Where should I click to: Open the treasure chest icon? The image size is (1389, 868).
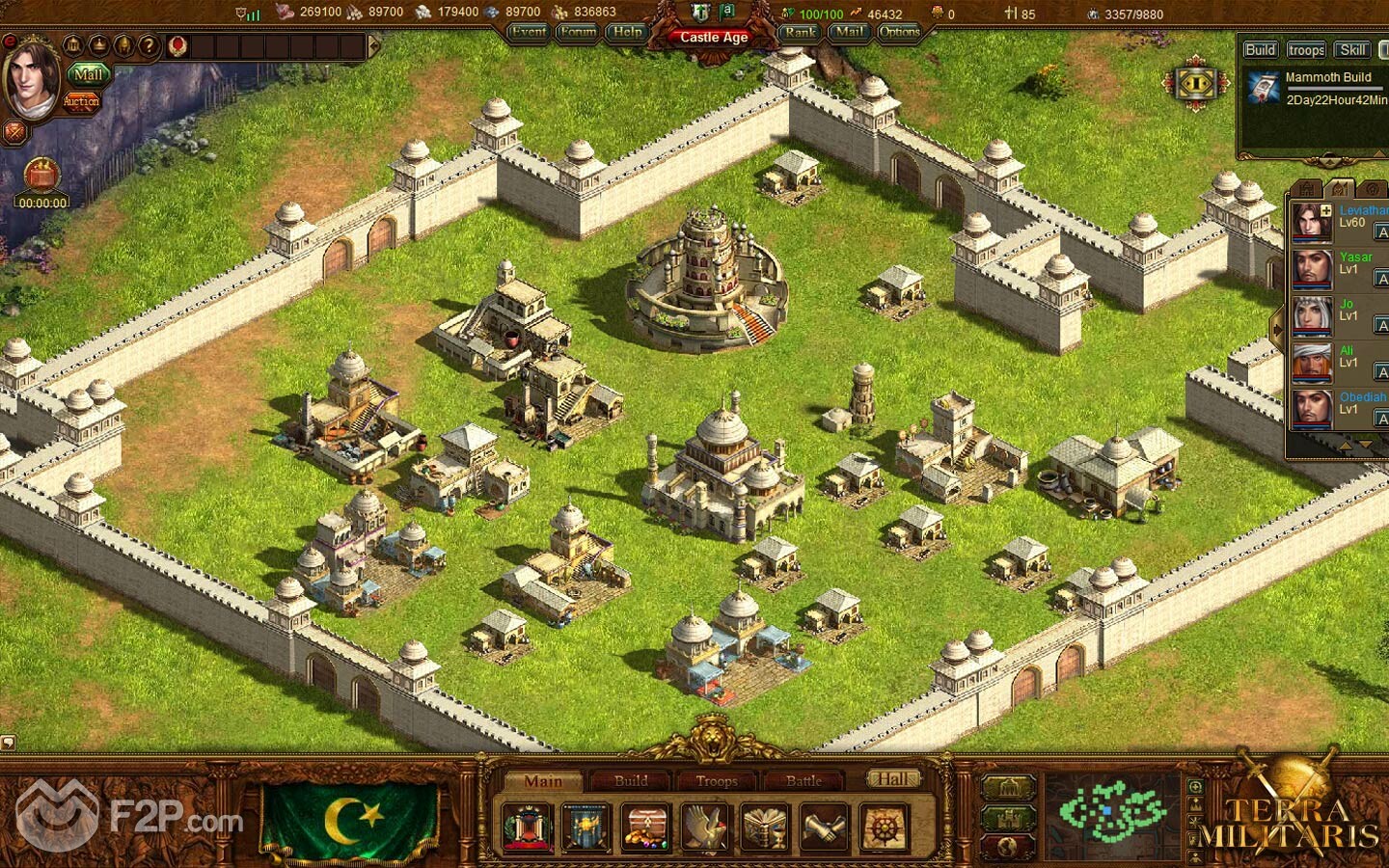tap(646, 827)
